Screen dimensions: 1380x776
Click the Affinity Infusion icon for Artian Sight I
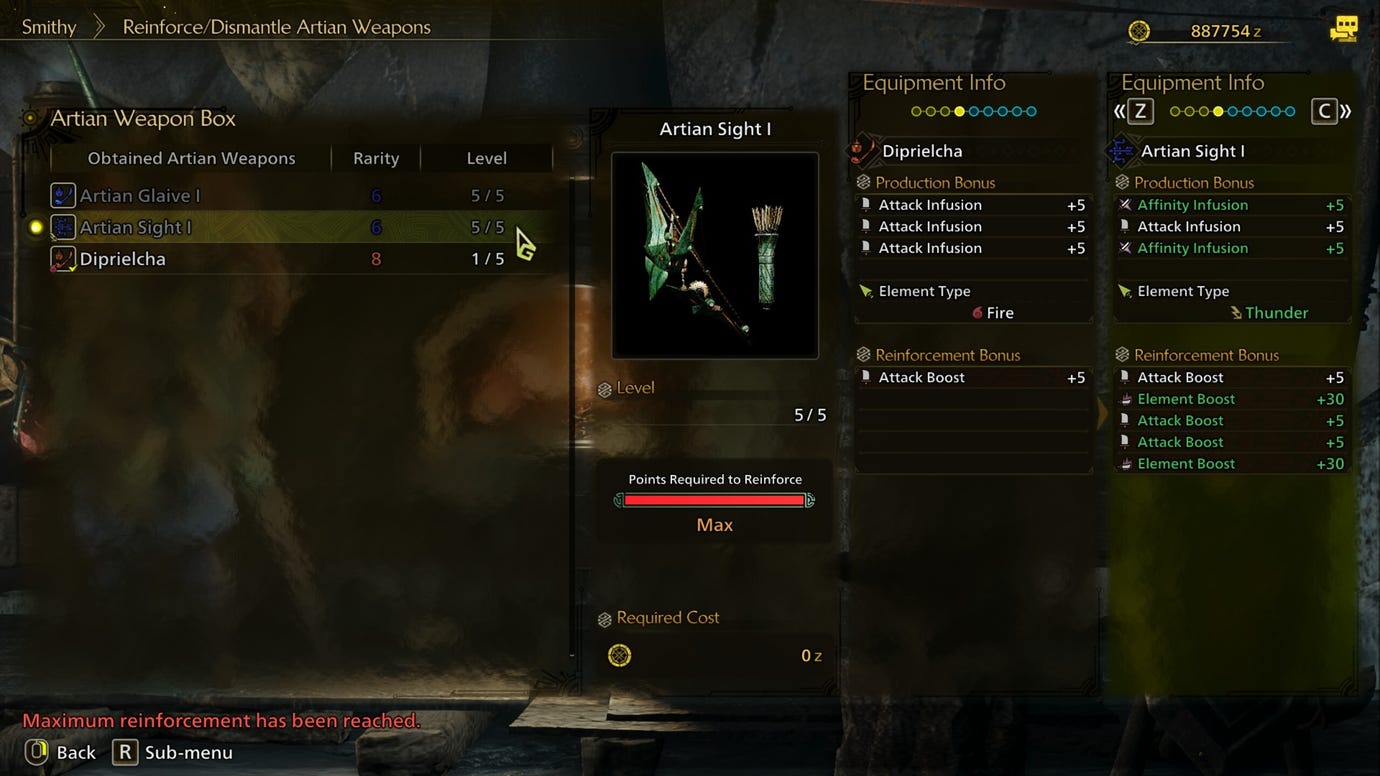point(1124,204)
